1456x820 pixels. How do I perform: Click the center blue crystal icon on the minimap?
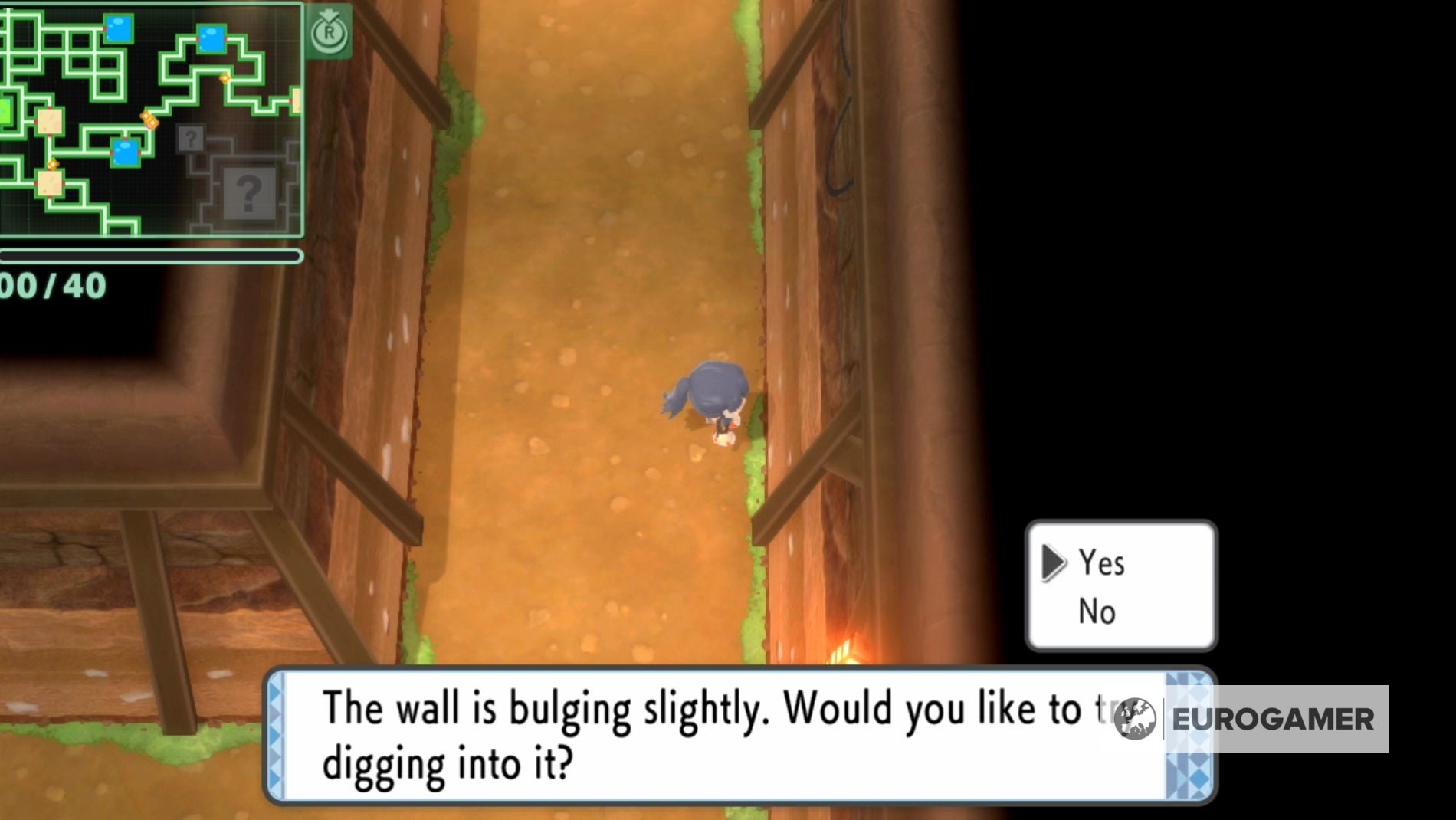coord(125,151)
